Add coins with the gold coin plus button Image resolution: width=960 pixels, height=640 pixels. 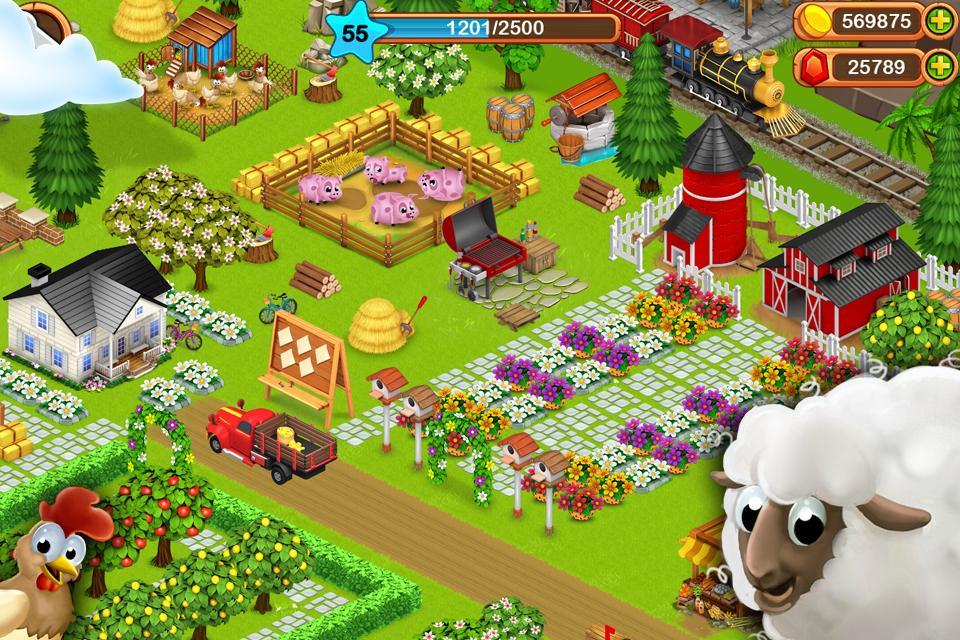point(938,21)
